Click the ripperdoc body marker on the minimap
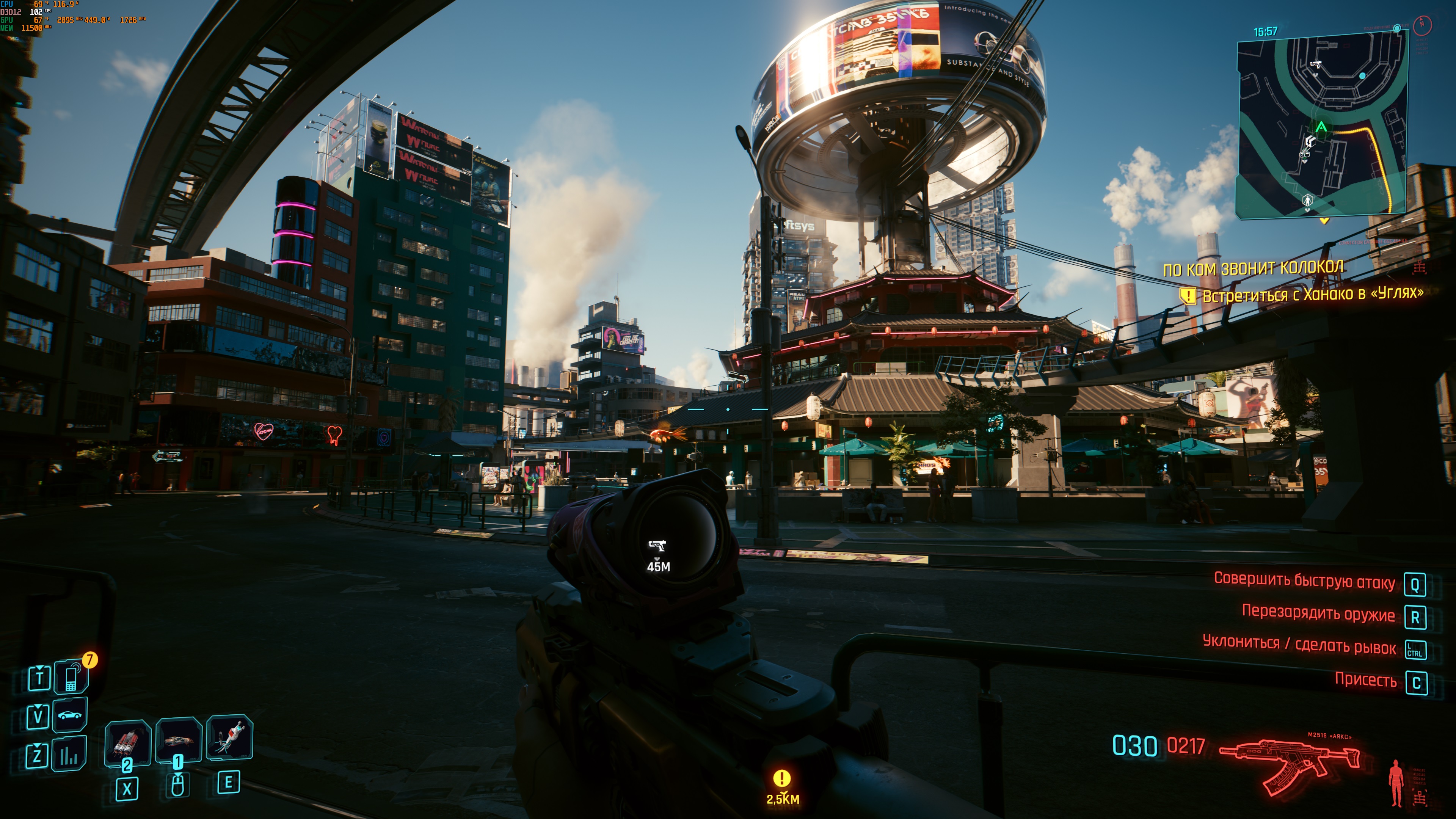The width and height of the screenshot is (1456, 819). pyautogui.click(x=1307, y=200)
